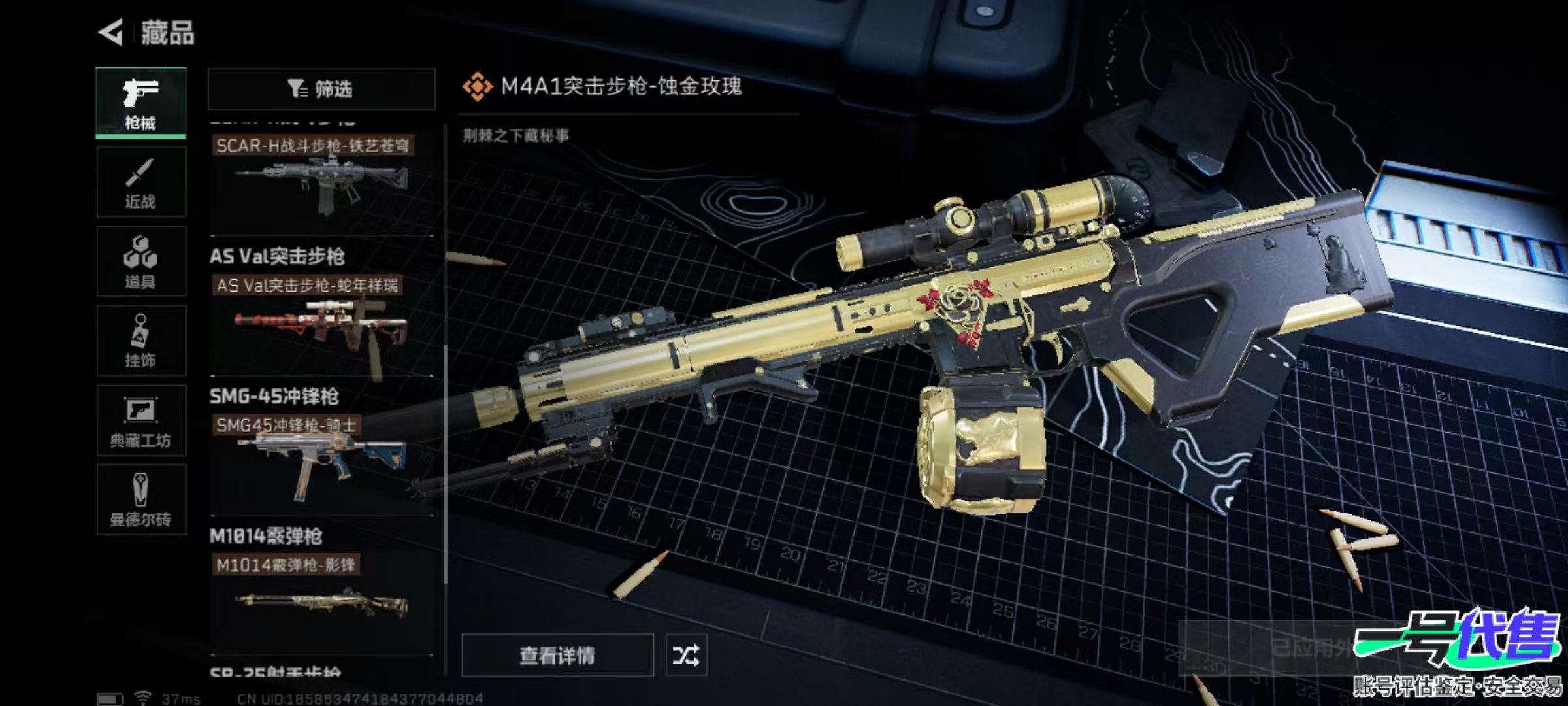Show the 挂饰 charms tab

pyautogui.click(x=140, y=341)
